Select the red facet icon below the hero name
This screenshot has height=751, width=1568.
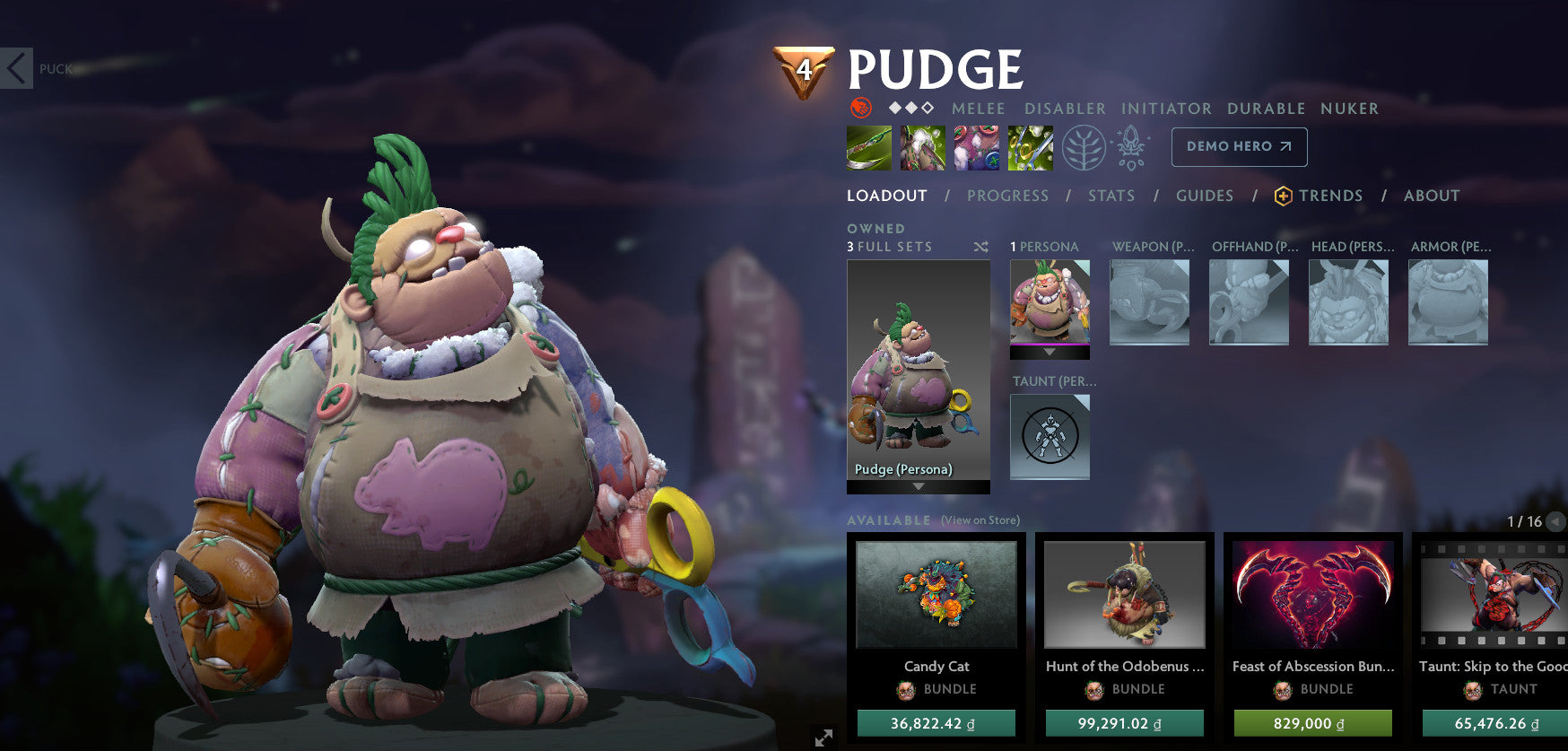(862, 108)
